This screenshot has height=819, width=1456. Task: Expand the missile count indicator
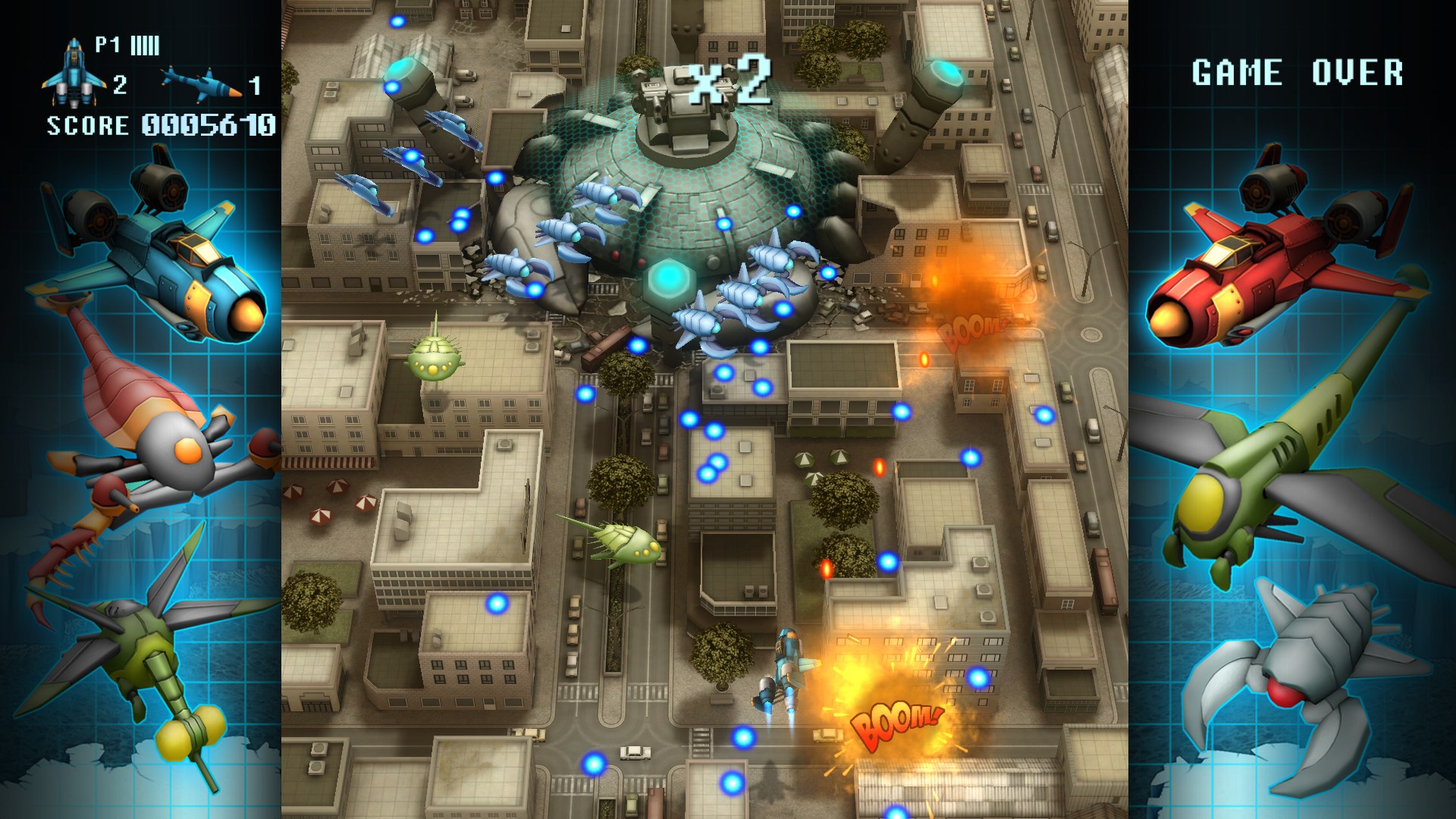point(254,83)
